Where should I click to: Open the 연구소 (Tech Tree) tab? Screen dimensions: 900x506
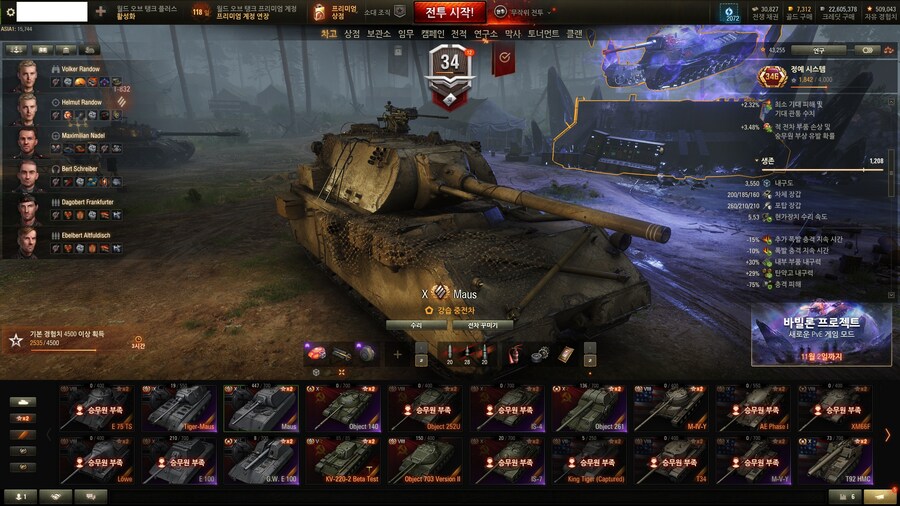485,34
